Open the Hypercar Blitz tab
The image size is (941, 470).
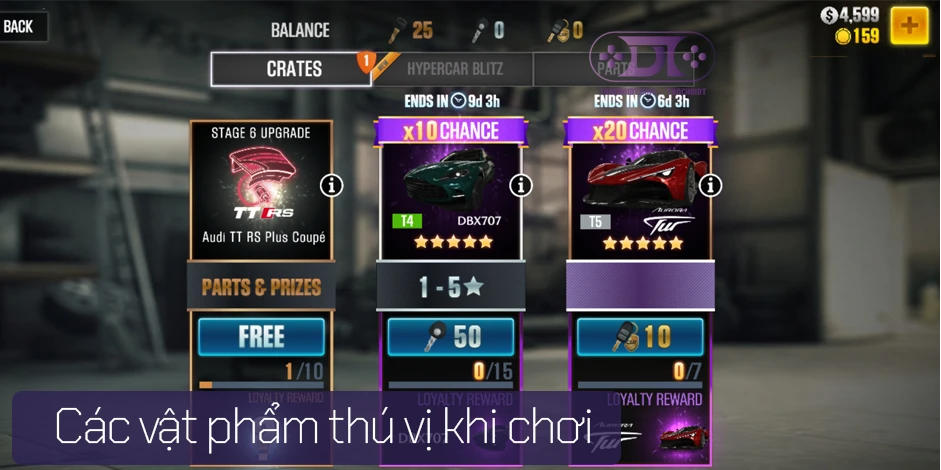point(455,69)
